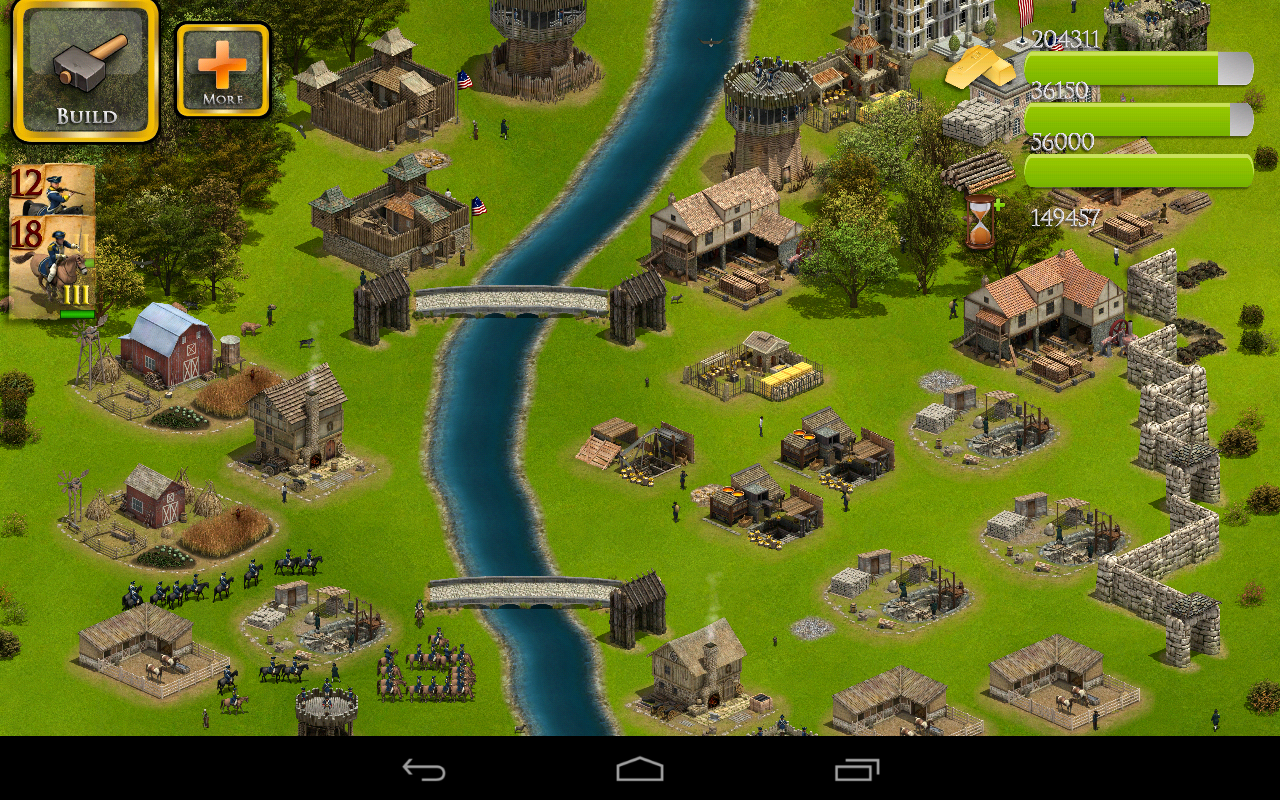The width and height of the screenshot is (1280, 800).
Task: Tap the level III badge on the cavalry card
Action: (75, 292)
